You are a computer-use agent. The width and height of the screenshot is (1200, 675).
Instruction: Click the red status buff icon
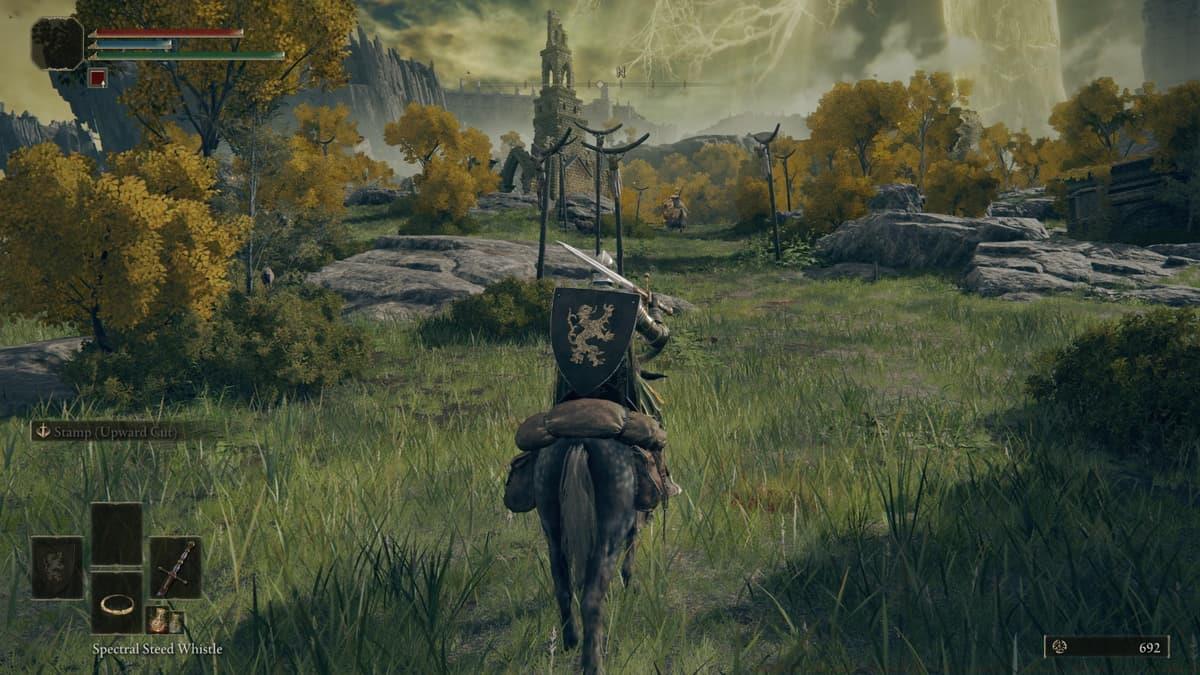pos(97,77)
